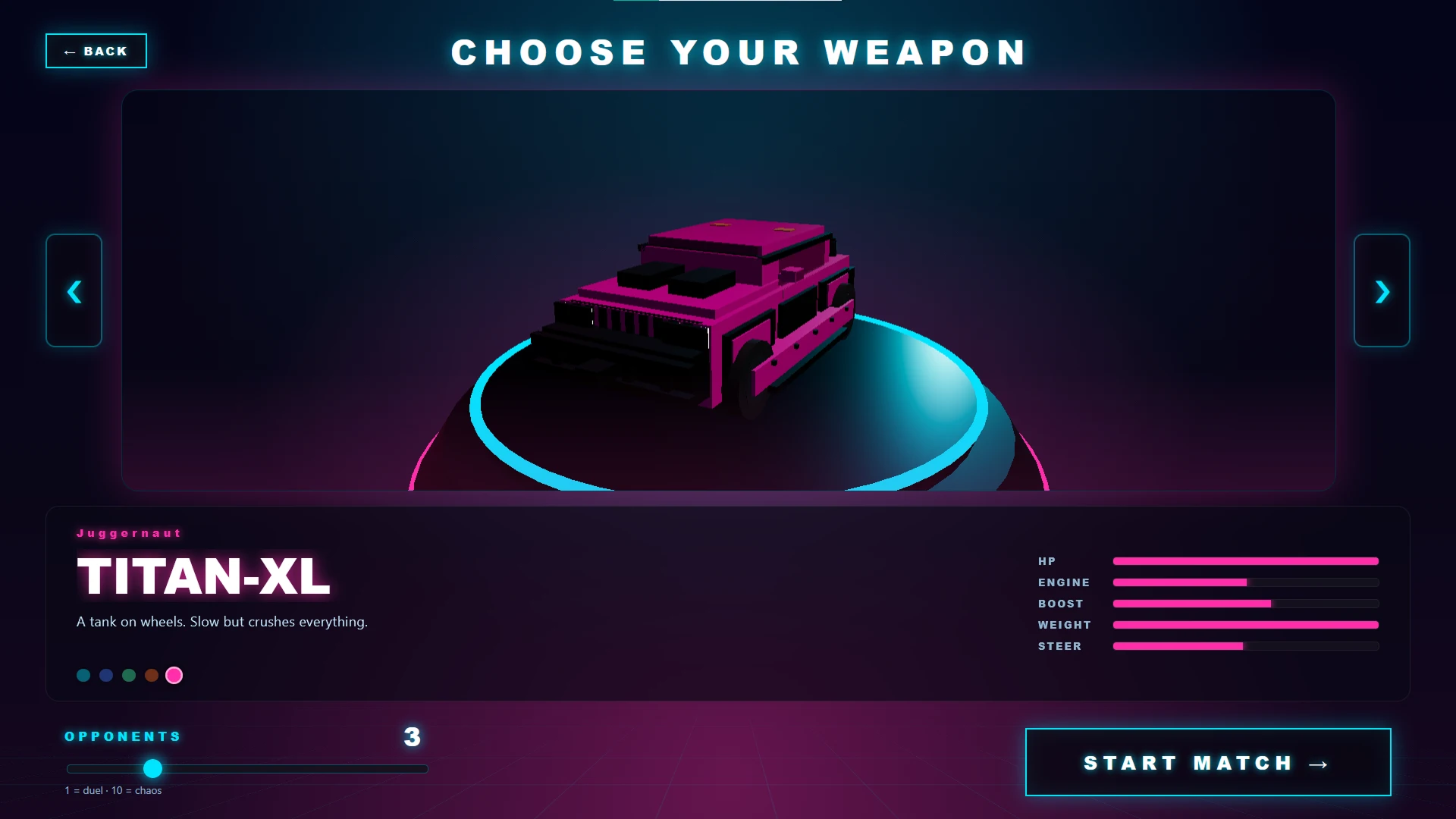Screen dimensions: 1456x819
Task: Open the previous vehicle with the left chevron
Action: tap(74, 292)
